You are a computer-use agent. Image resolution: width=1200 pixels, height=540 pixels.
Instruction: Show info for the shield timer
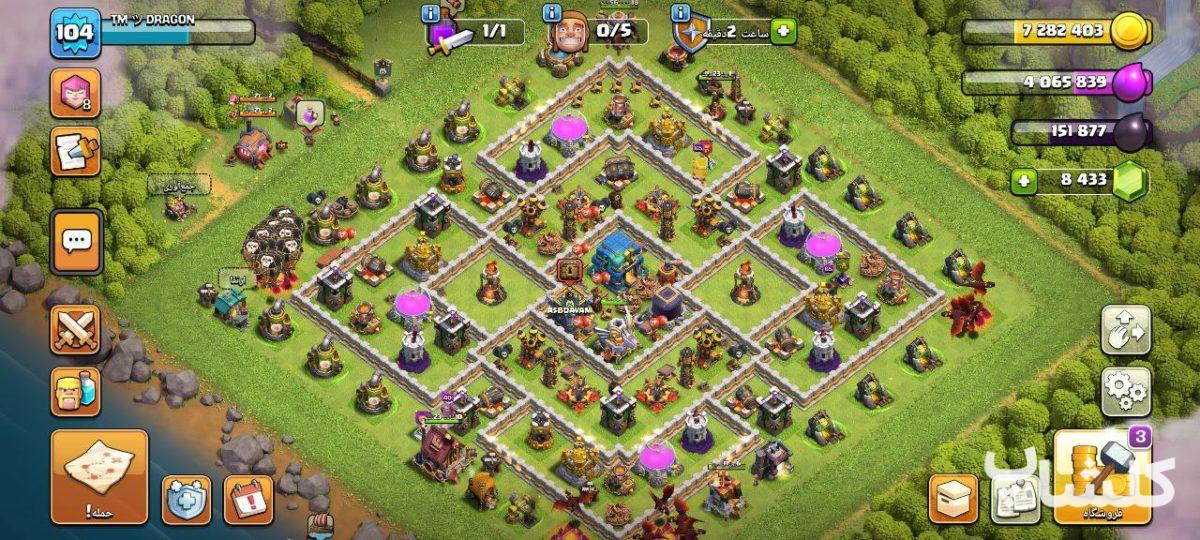coord(682,14)
